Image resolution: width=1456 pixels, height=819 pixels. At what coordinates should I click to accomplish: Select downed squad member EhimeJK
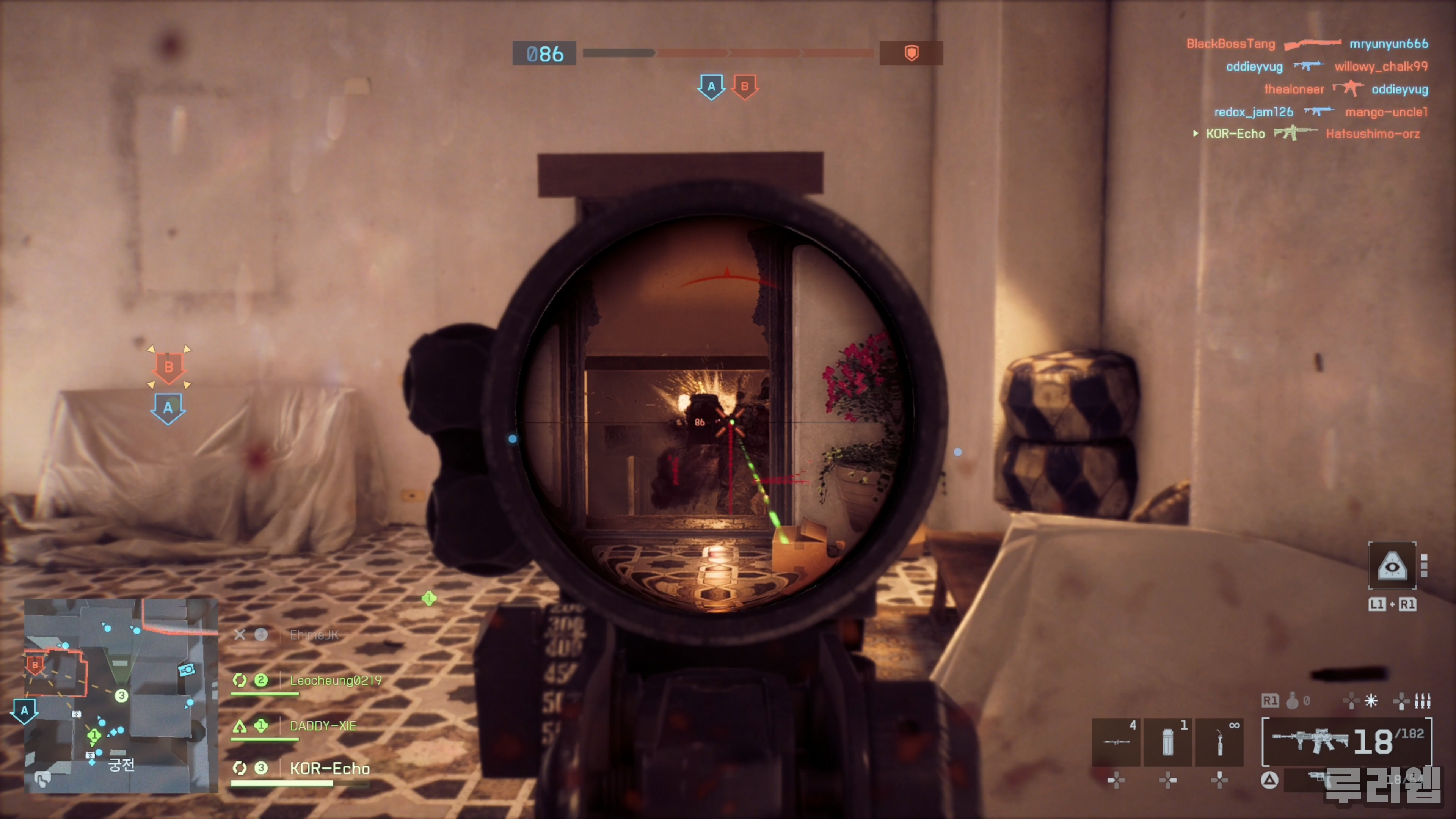tap(314, 635)
